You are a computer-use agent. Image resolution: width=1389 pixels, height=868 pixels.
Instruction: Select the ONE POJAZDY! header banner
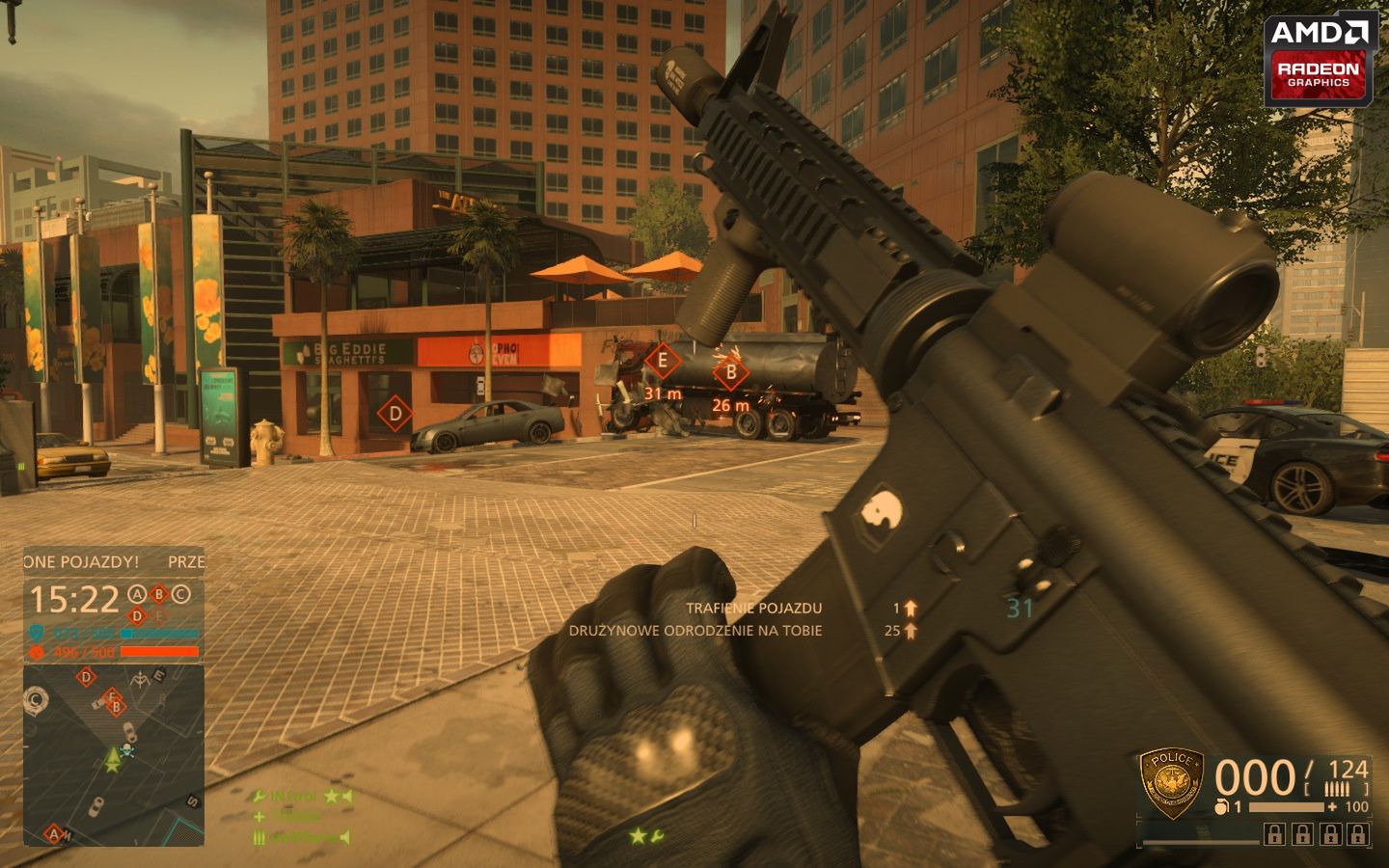(82, 559)
